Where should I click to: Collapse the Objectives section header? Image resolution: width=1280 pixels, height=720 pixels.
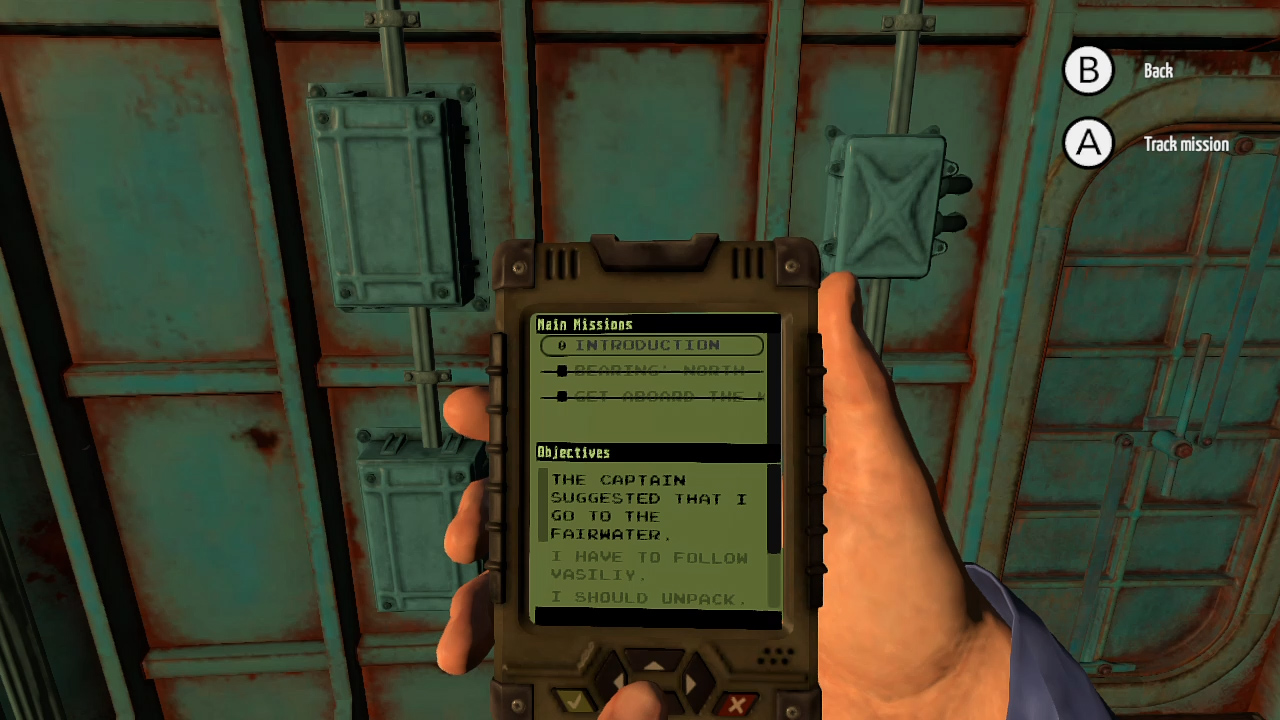[573, 452]
